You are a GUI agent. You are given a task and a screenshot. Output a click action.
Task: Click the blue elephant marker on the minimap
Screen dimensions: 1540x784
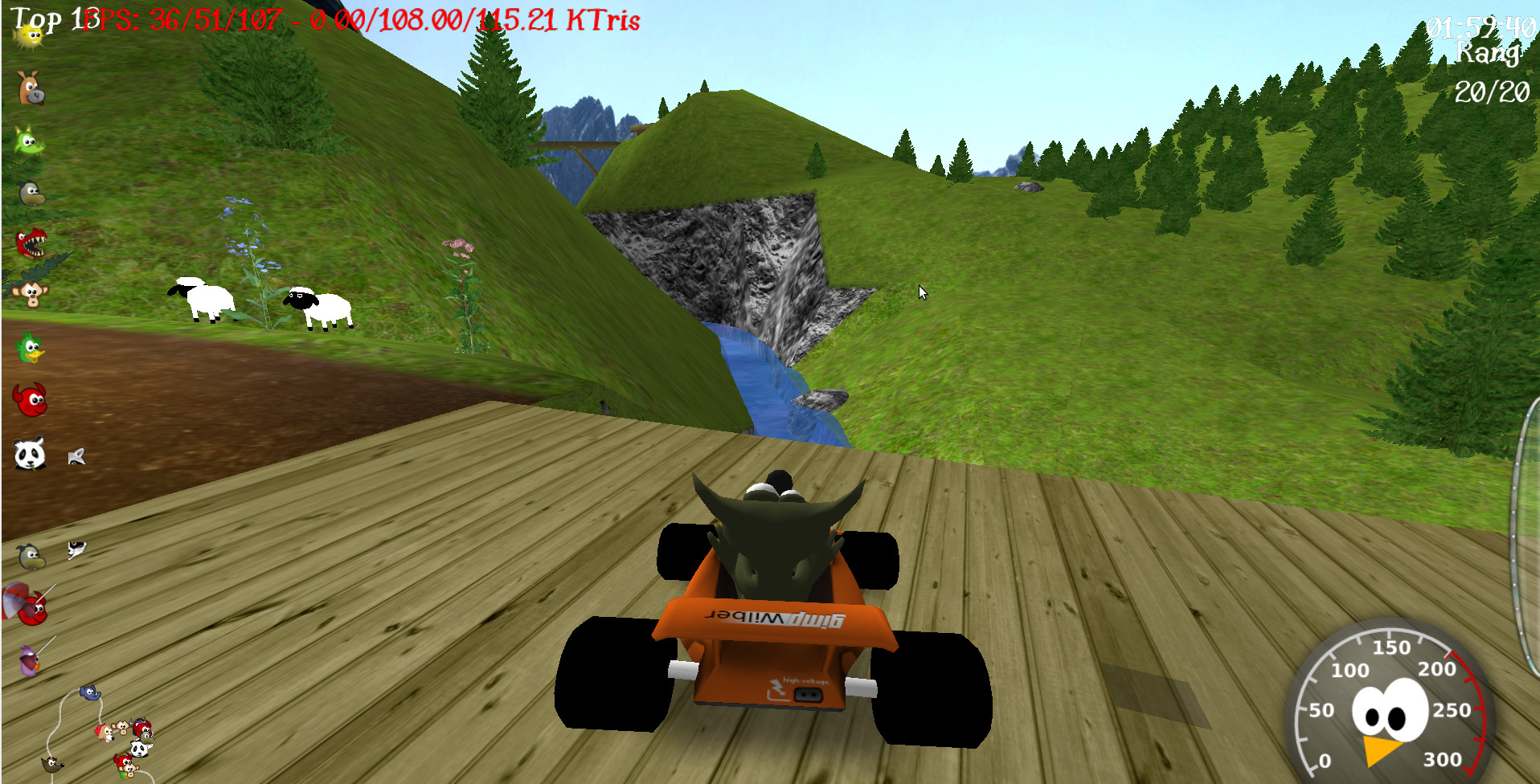click(90, 692)
